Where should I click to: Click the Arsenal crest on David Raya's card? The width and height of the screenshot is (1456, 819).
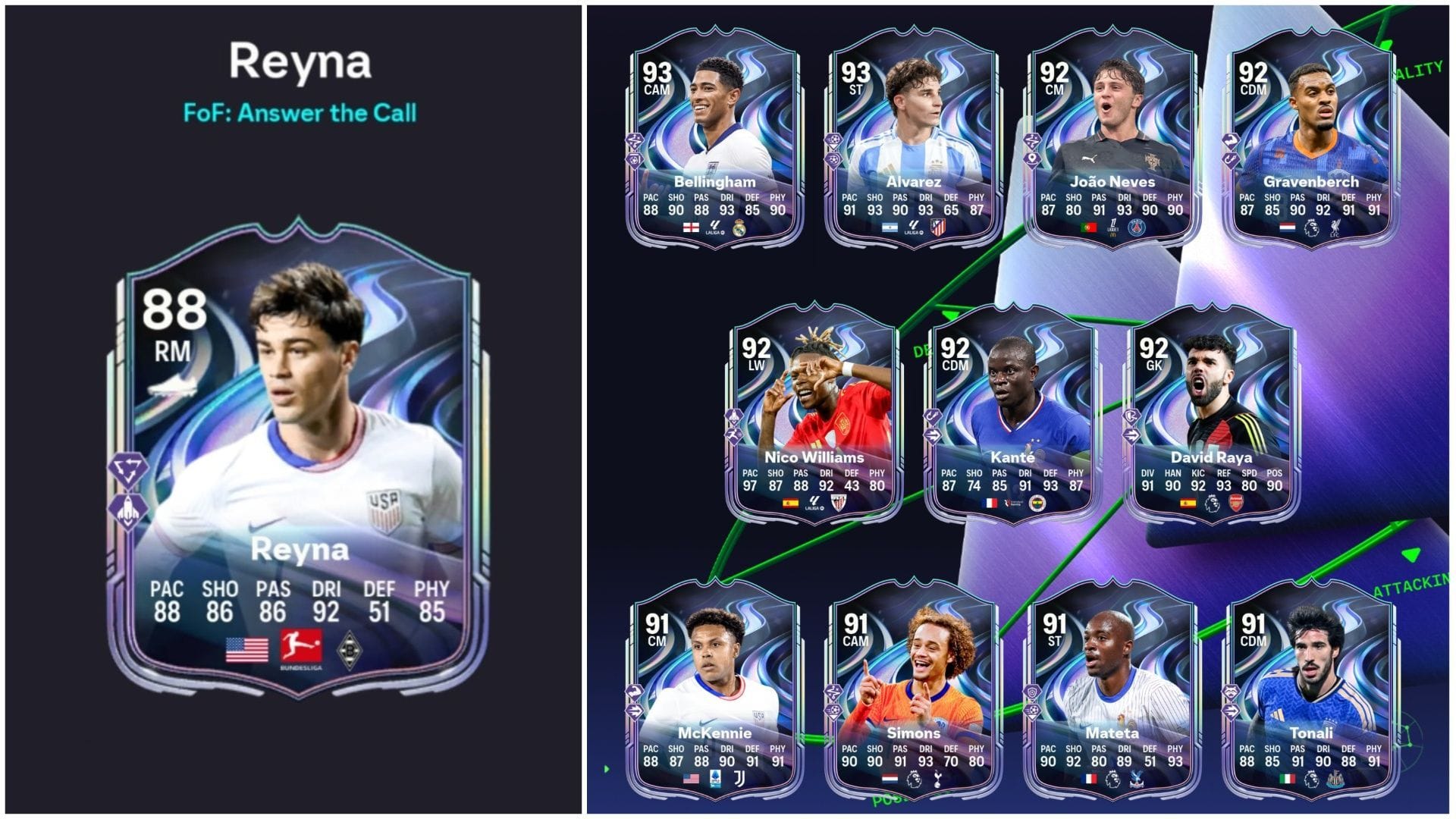(1236, 502)
